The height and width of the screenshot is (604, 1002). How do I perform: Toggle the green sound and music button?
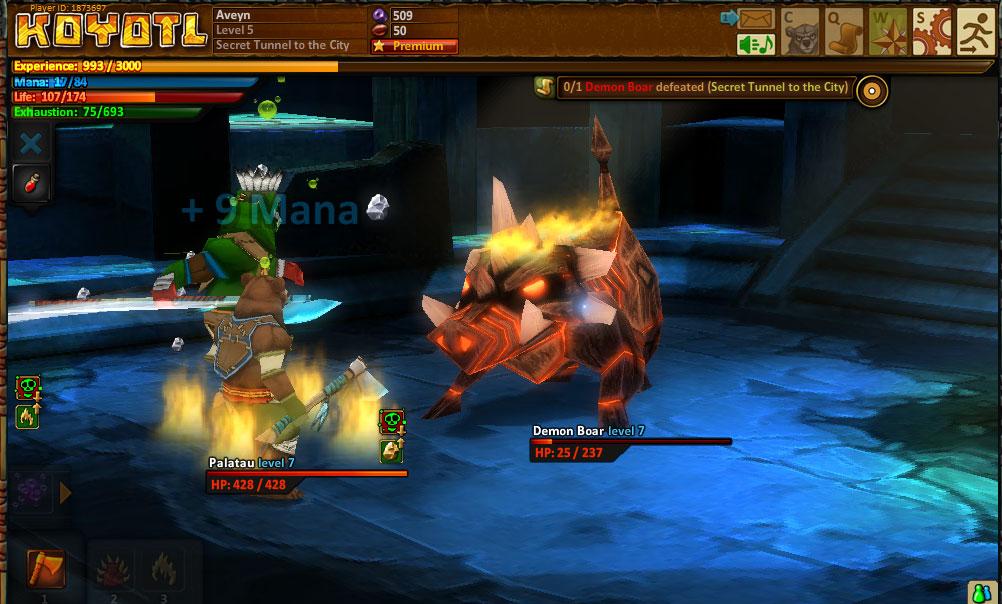(x=757, y=44)
